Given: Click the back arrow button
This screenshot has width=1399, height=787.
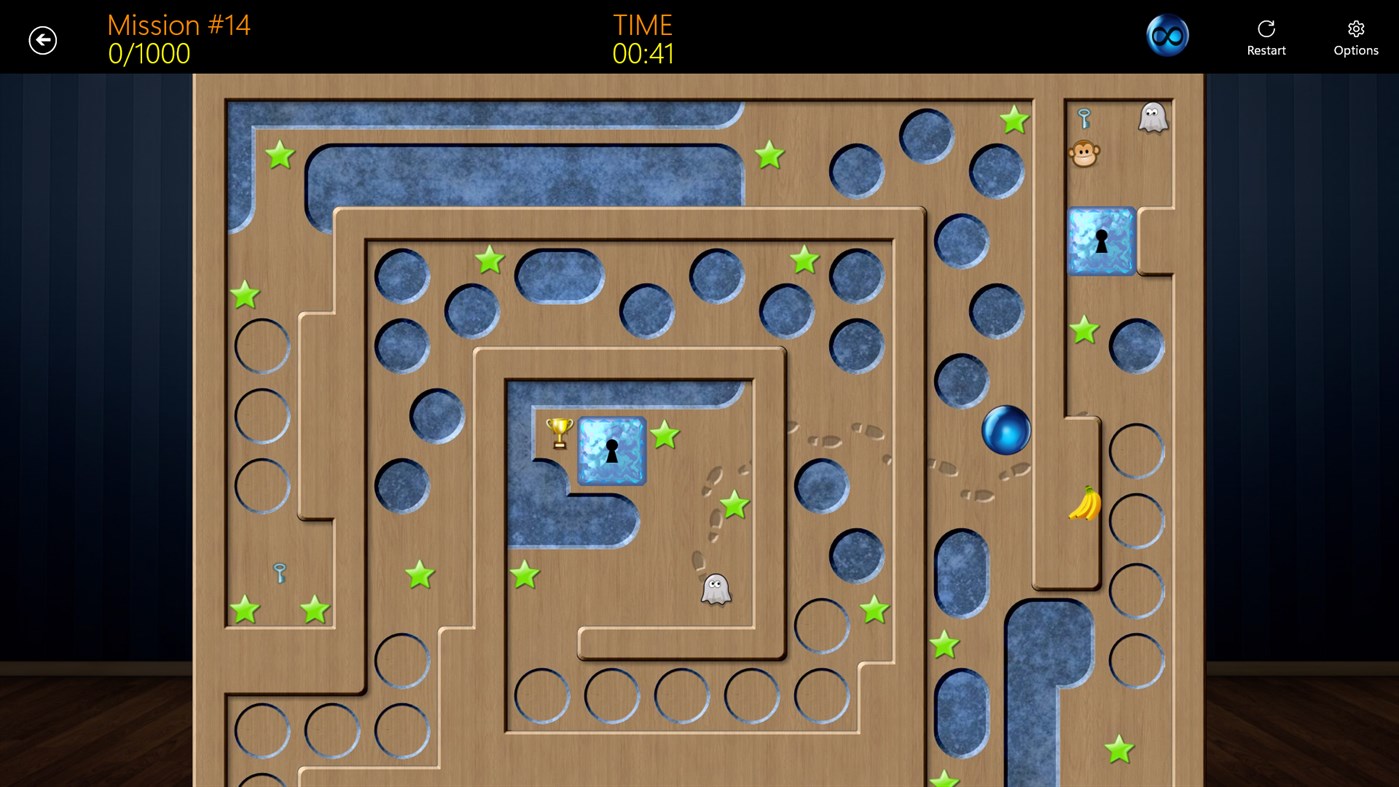Looking at the screenshot, I should pyautogui.click(x=42, y=39).
